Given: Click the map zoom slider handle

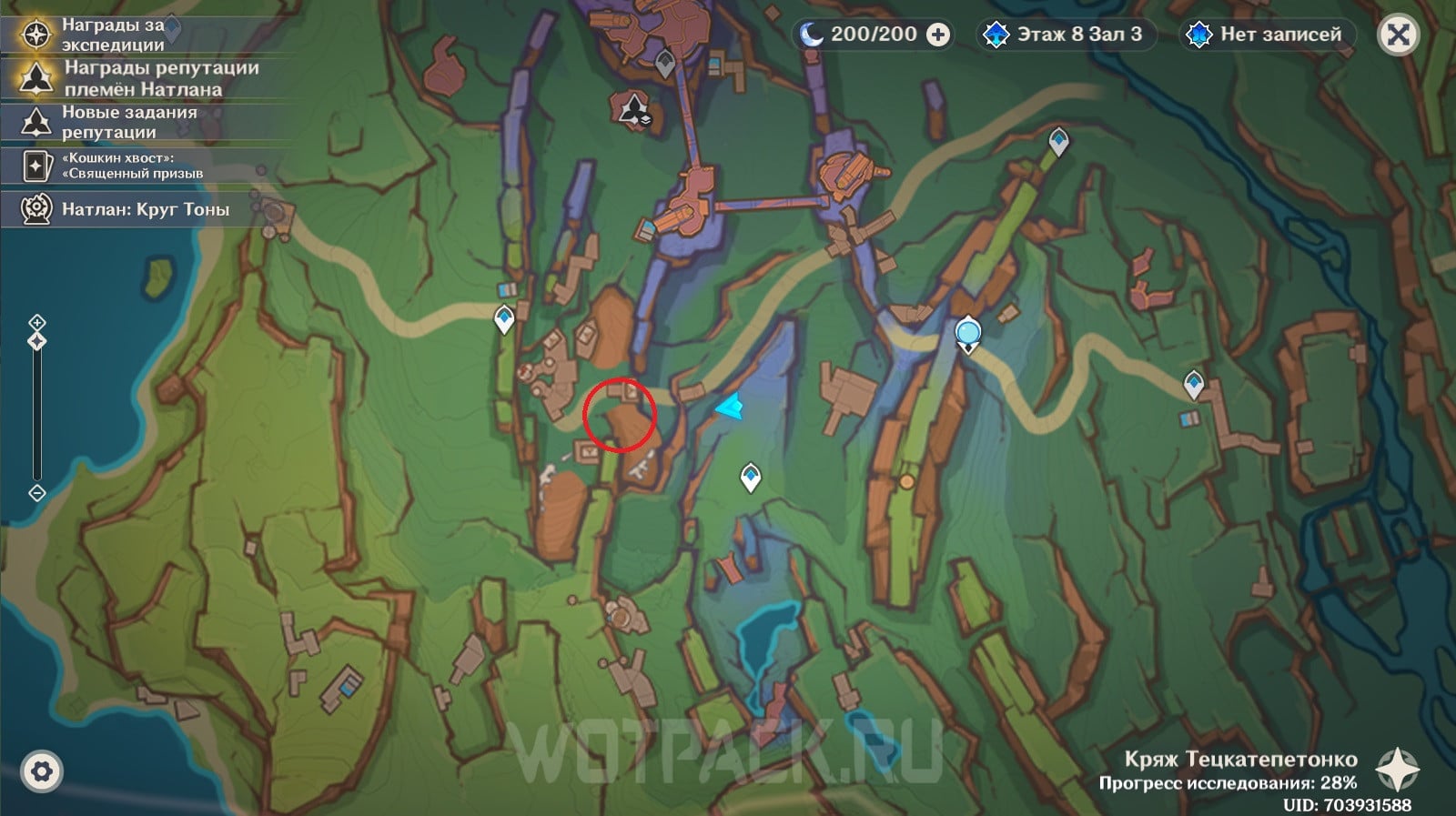Looking at the screenshot, I should click(37, 341).
